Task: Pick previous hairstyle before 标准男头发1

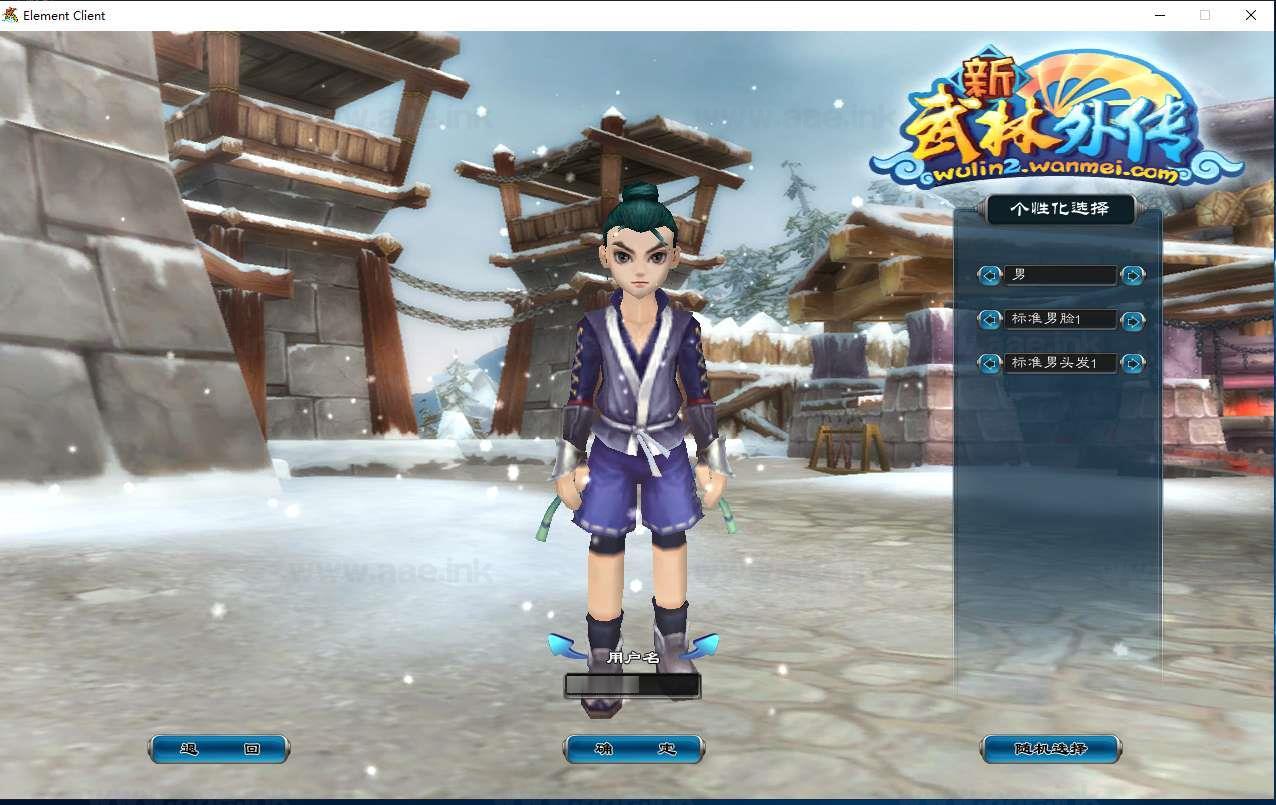Action: click(x=989, y=363)
